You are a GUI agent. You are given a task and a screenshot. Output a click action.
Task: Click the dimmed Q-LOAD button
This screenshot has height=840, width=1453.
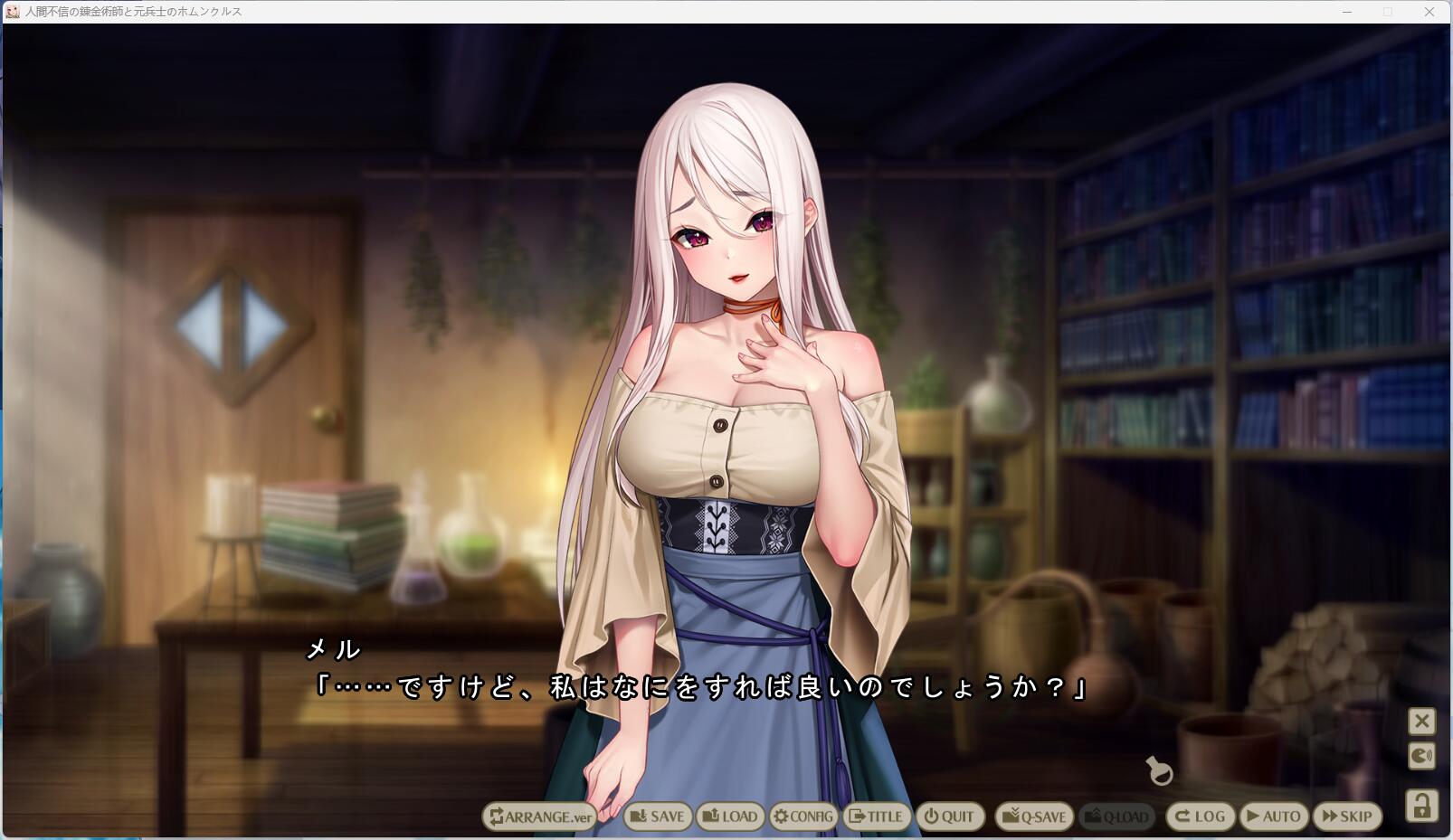pyautogui.click(x=1117, y=816)
